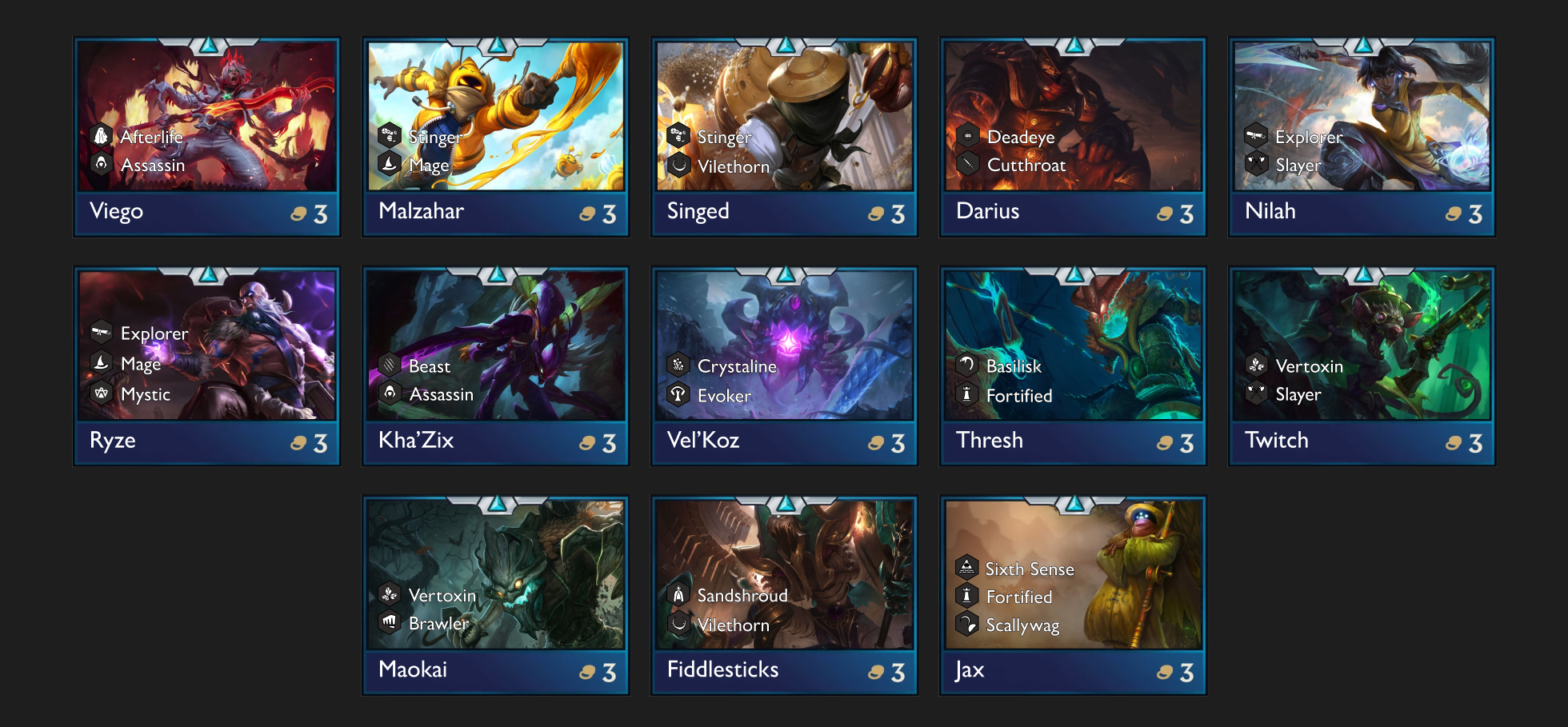The image size is (1568, 727).
Task: Click the Deadeye trait icon on Darius
Action: (967, 137)
